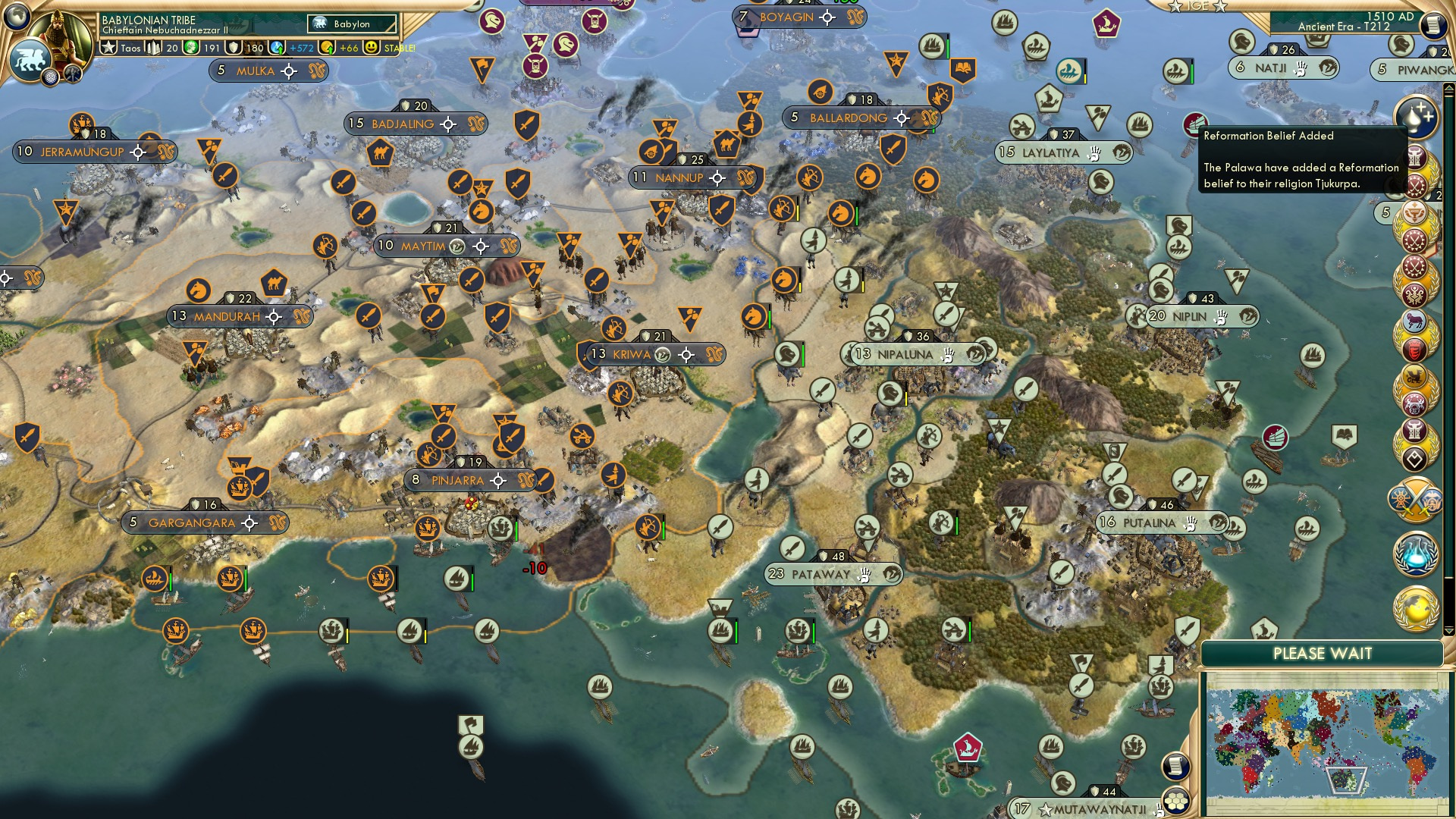Image resolution: width=1456 pixels, height=819 pixels.
Task: Click the glowing blue flask science notification
Action: click(x=1415, y=554)
